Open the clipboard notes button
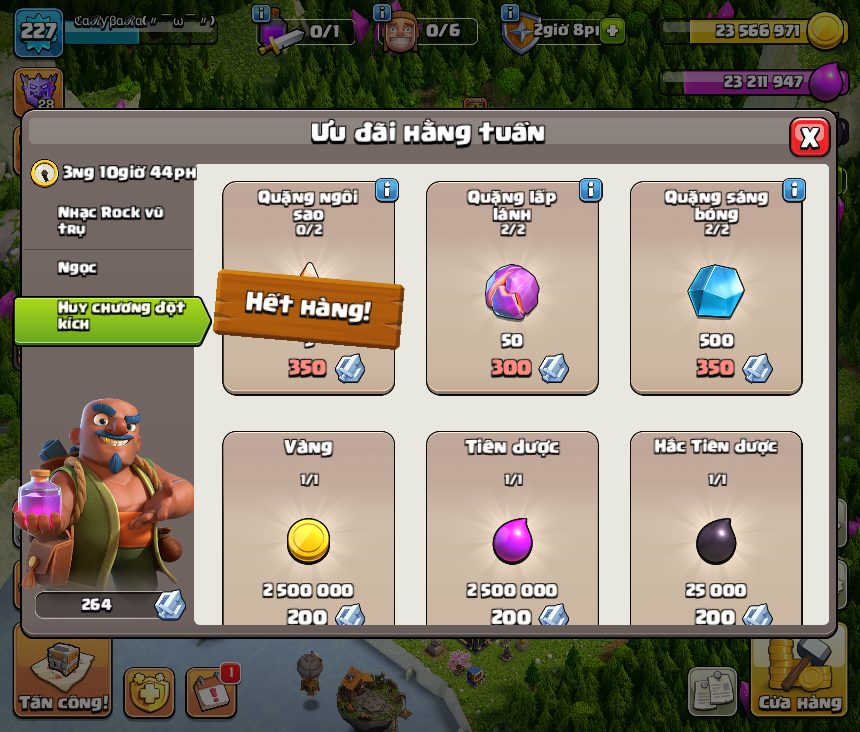This screenshot has width=860, height=732. 712,691
